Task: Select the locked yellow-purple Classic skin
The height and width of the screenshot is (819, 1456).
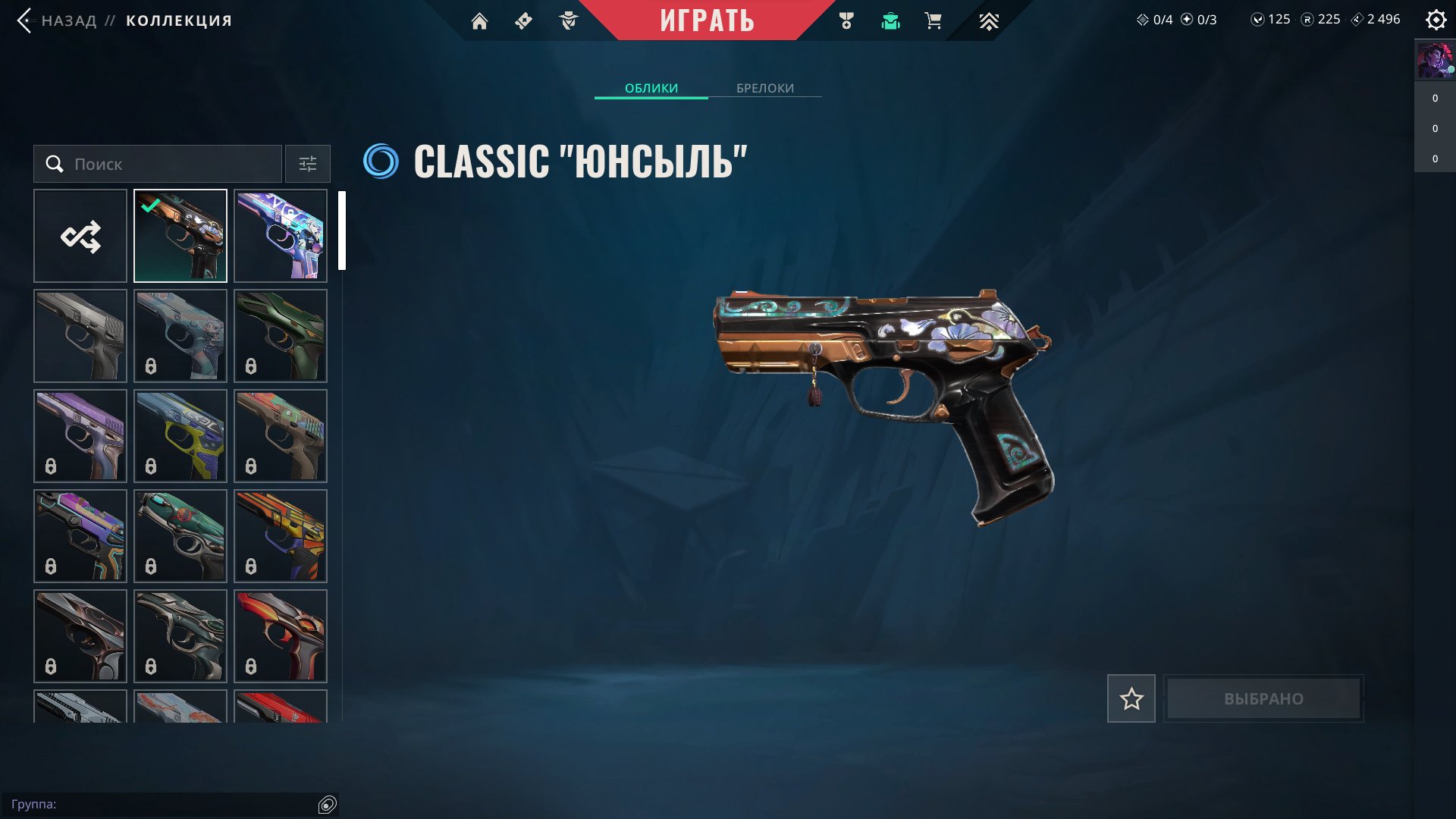Action: pyautogui.click(x=180, y=436)
